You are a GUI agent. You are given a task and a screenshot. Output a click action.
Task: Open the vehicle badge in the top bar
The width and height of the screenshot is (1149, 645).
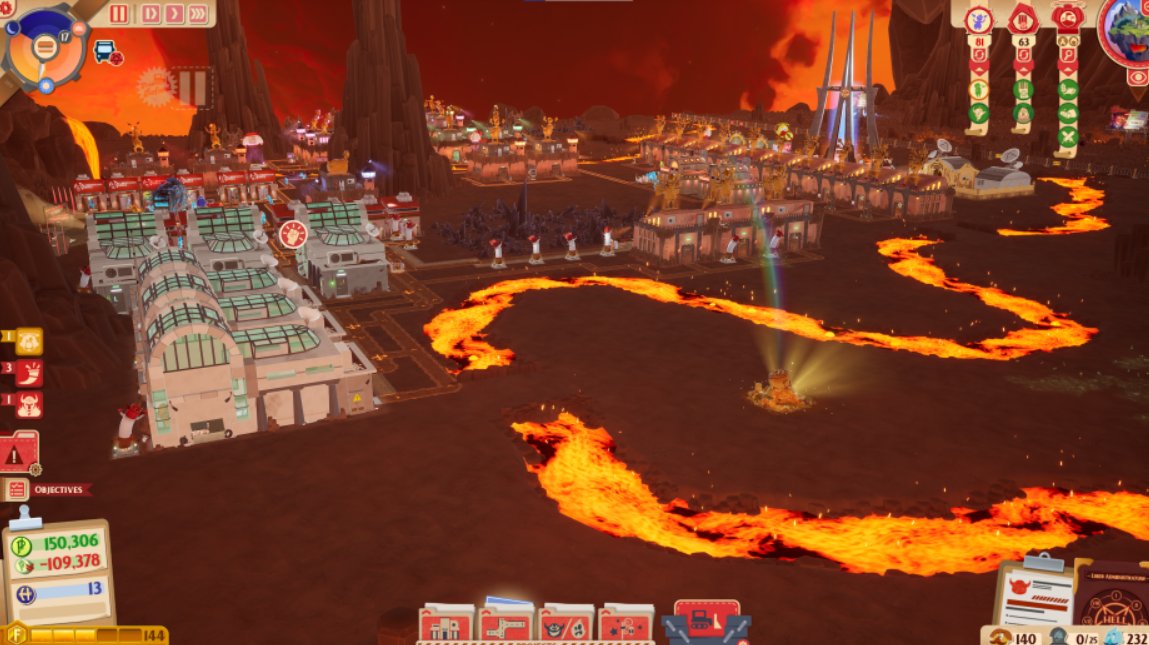pyautogui.click(x=1067, y=18)
